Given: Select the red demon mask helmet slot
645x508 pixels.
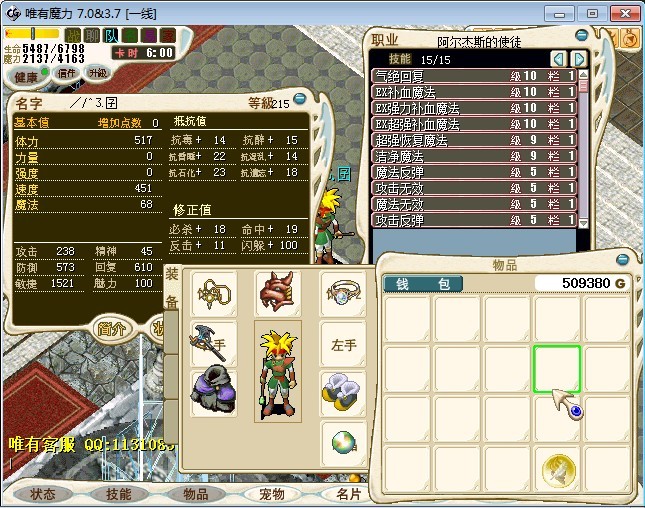Looking at the screenshot, I should click(x=277, y=292).
